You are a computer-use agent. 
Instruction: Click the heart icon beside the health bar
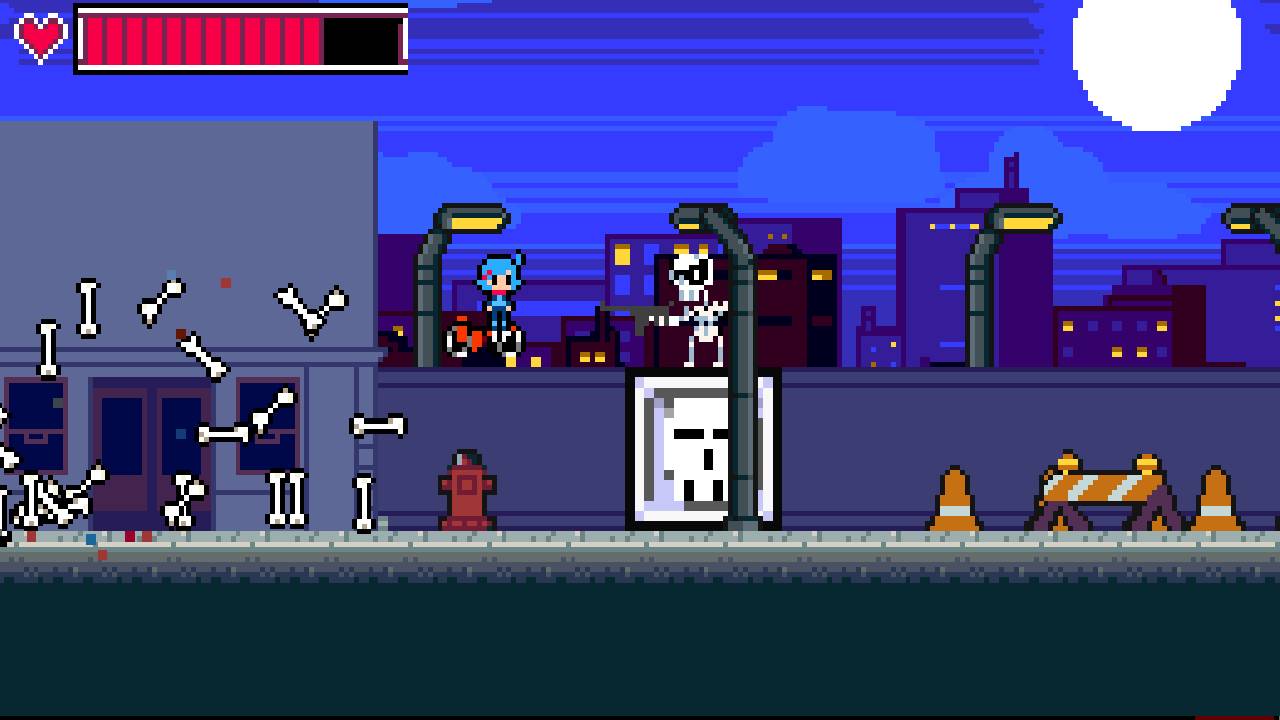pos(39,40)
